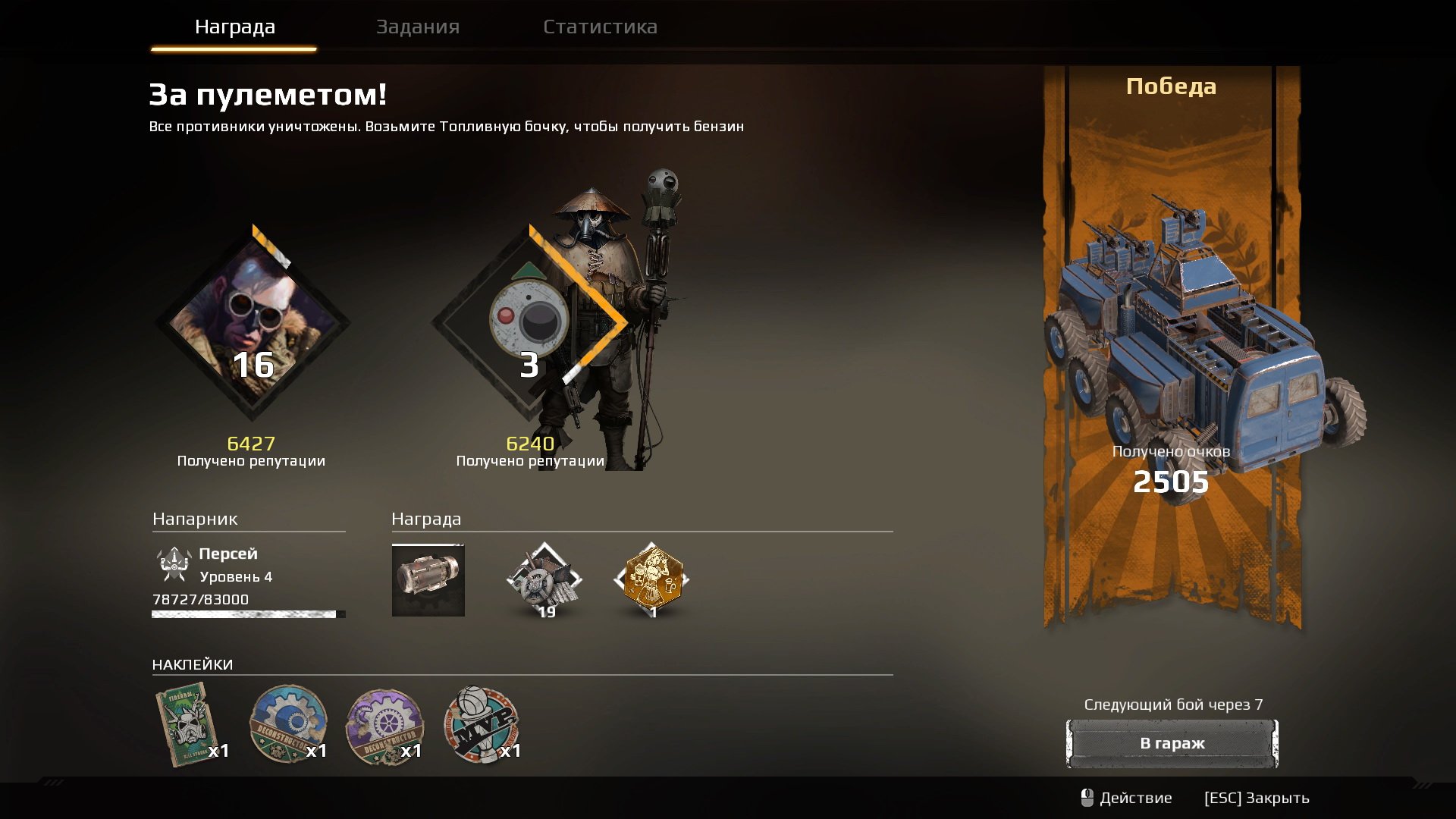Select the MVP sticker

(x=481, y=724)
